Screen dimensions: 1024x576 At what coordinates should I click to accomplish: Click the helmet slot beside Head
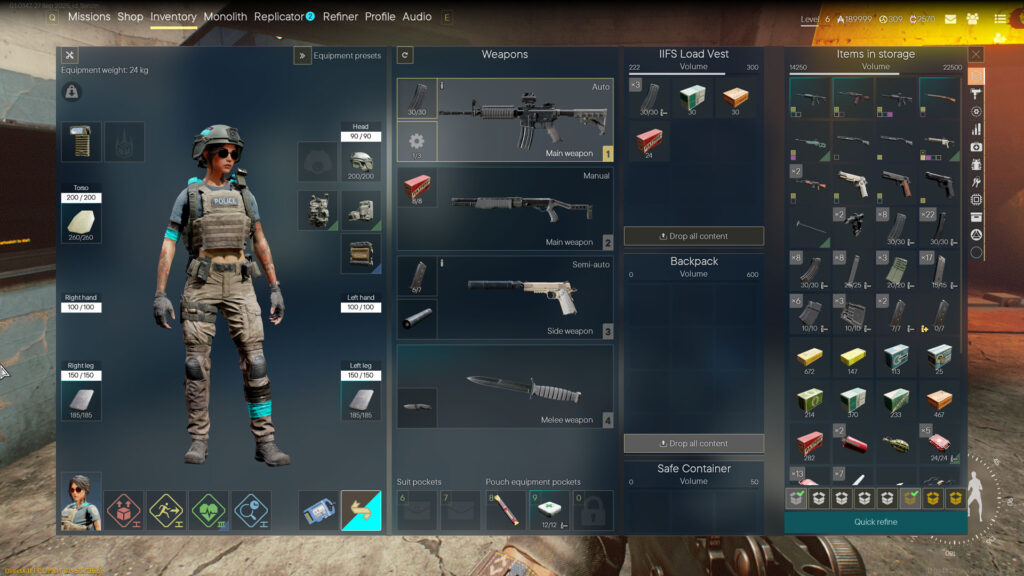[361, 162]
